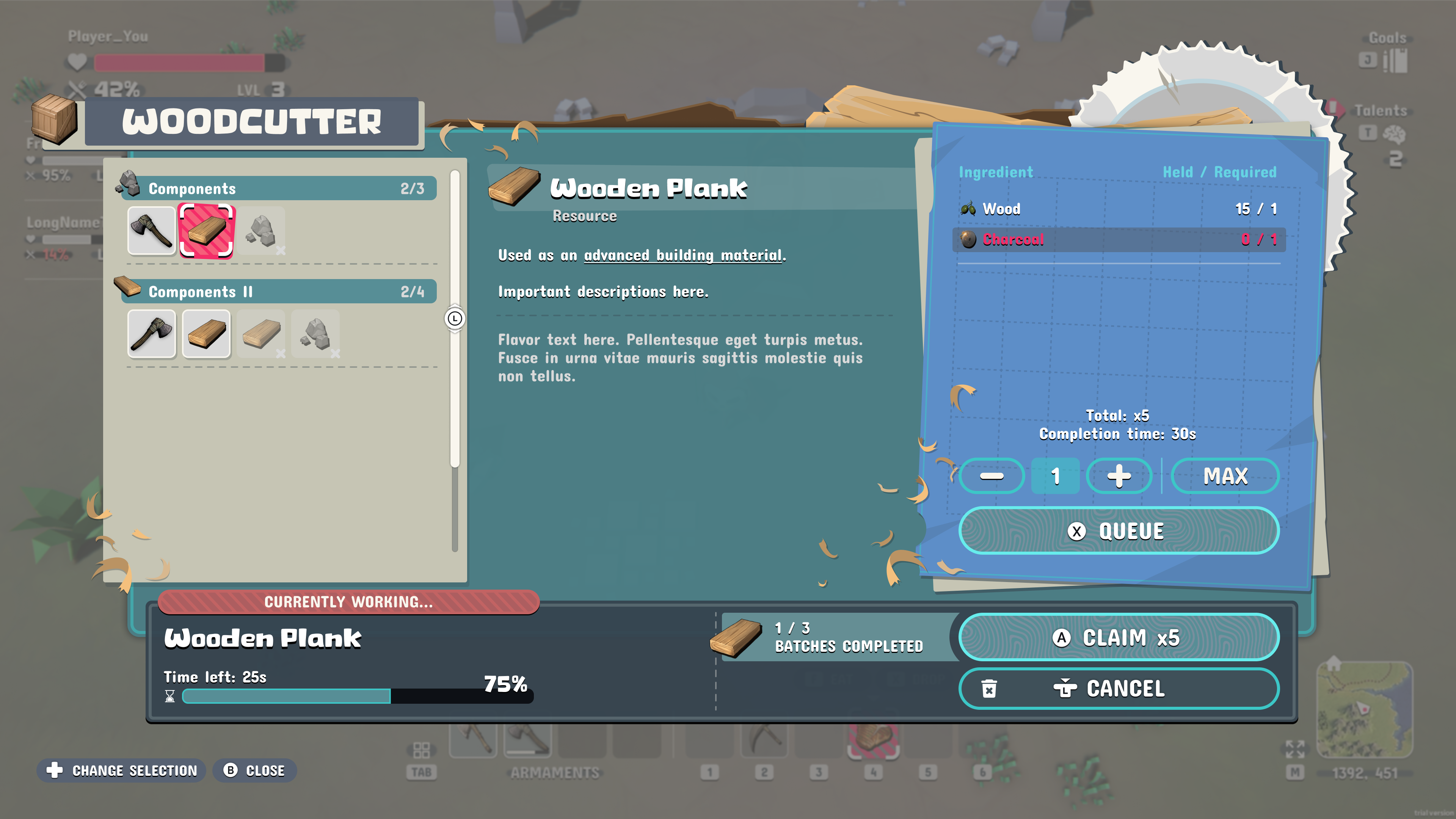Queue the Wooden Plank recipe

[1118, 531]
